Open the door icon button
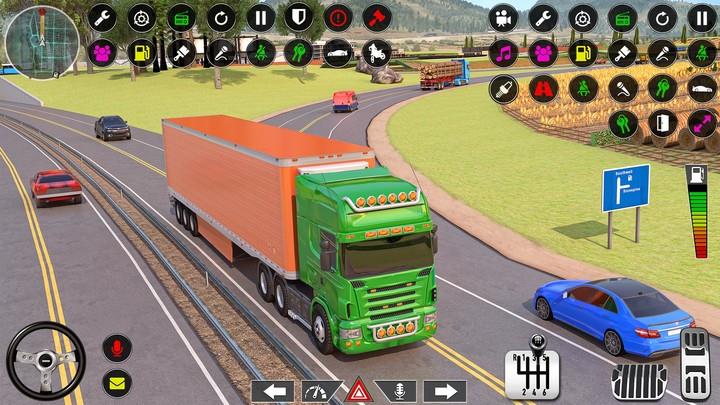Image resolution: width=720 pixels, height=405 pixels. [660, 122]
